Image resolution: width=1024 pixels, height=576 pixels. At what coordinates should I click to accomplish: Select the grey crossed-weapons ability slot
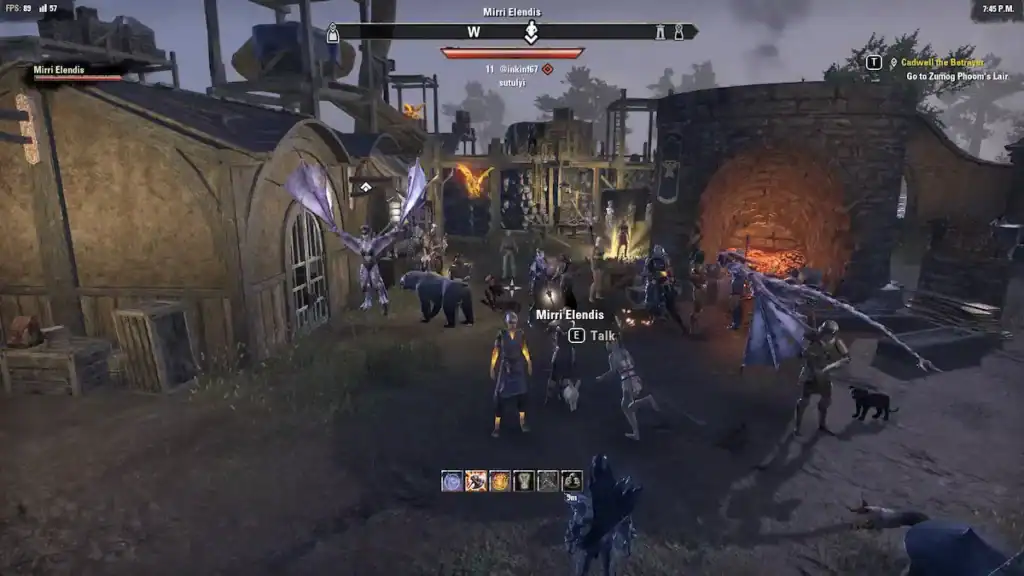[x=548, y=481]
